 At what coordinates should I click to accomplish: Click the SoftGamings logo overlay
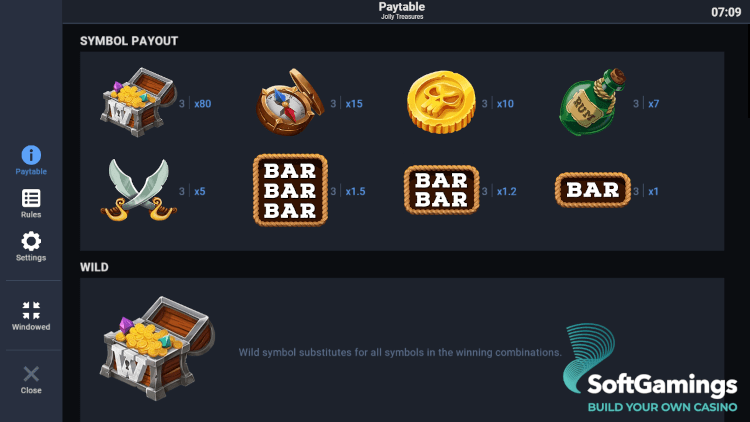pos(650,372)
